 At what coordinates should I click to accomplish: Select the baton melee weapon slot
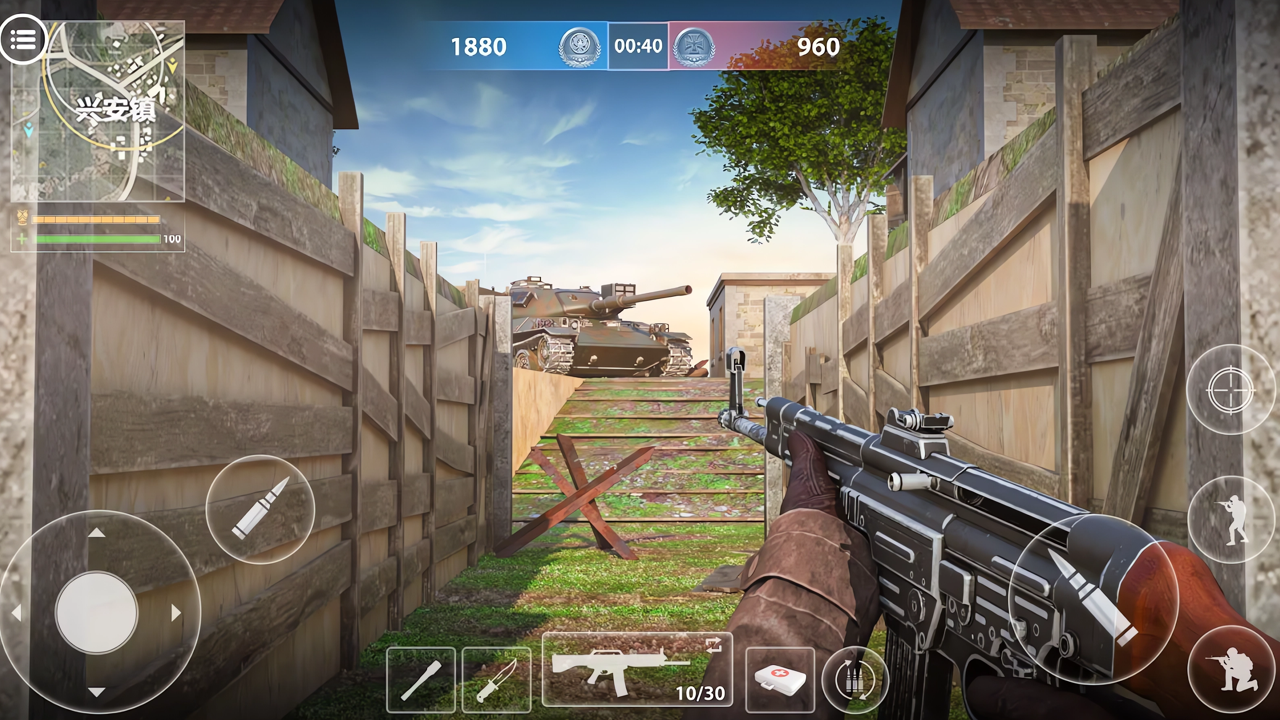point(421,678)
